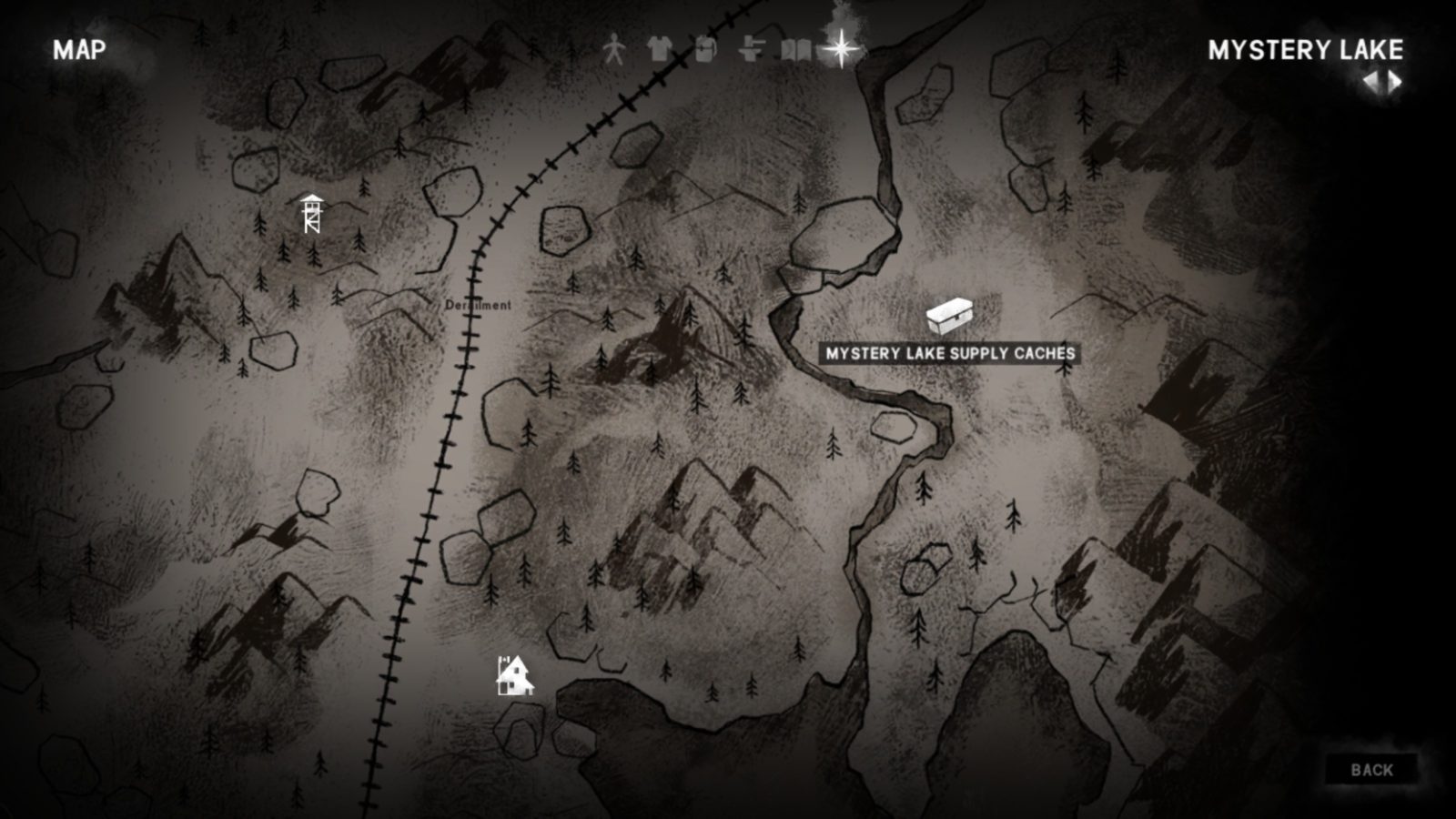Open the journal book tab
Screen dimensions: 1456x819
pyautogui.click(x=795, y=49)
